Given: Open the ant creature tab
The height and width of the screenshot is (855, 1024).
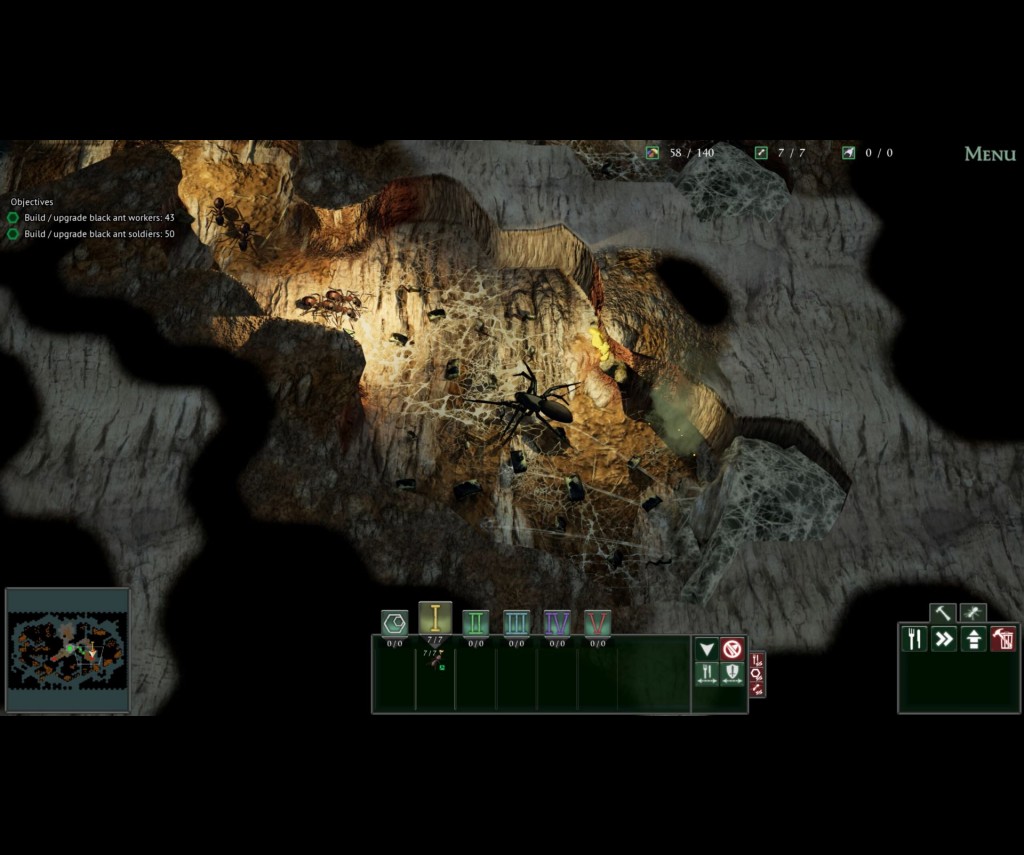Looking at the screenshot, I should (x=972, y=613).
